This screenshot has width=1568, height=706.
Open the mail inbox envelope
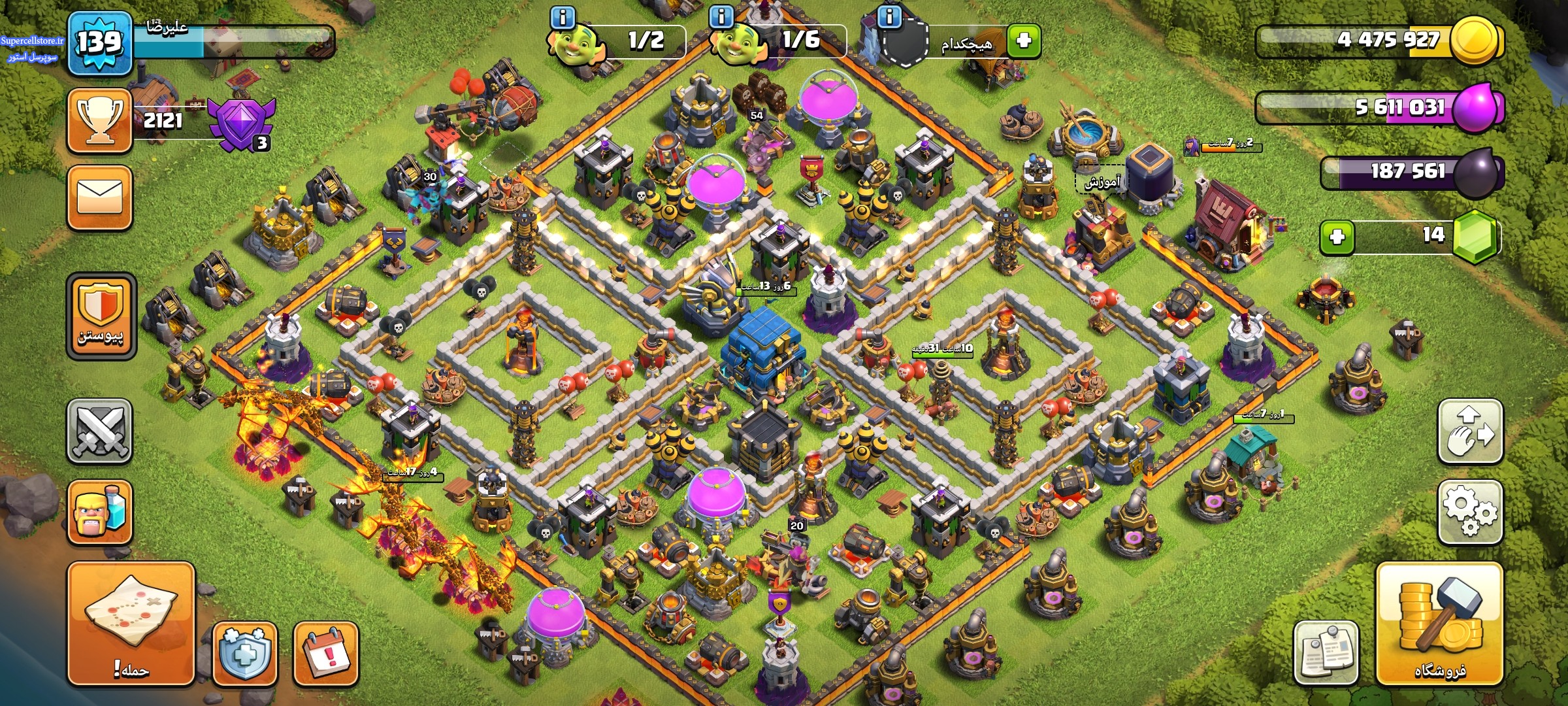tap(100, 197)
